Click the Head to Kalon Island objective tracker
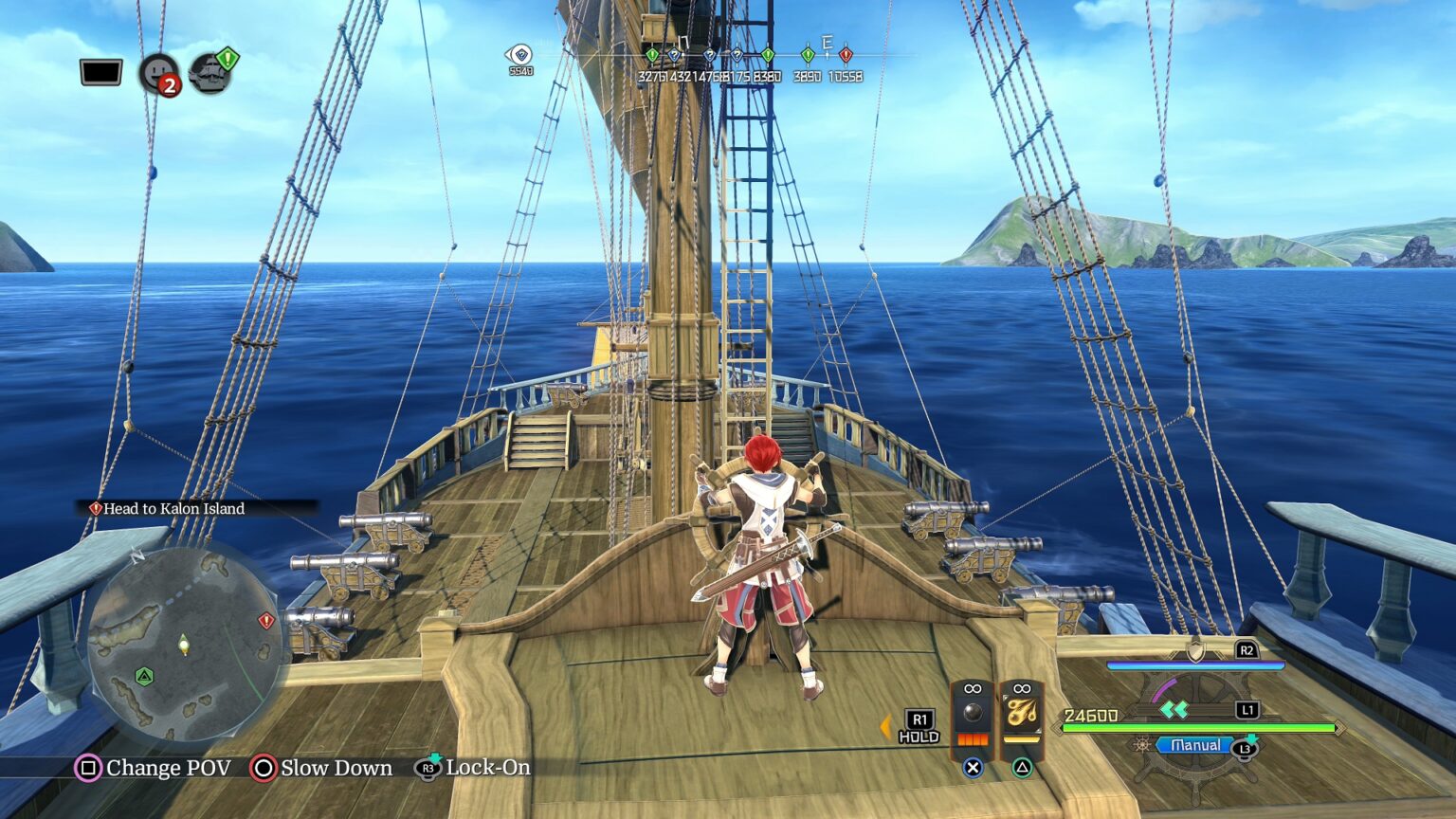1456x819 pixels. point(173,509)
